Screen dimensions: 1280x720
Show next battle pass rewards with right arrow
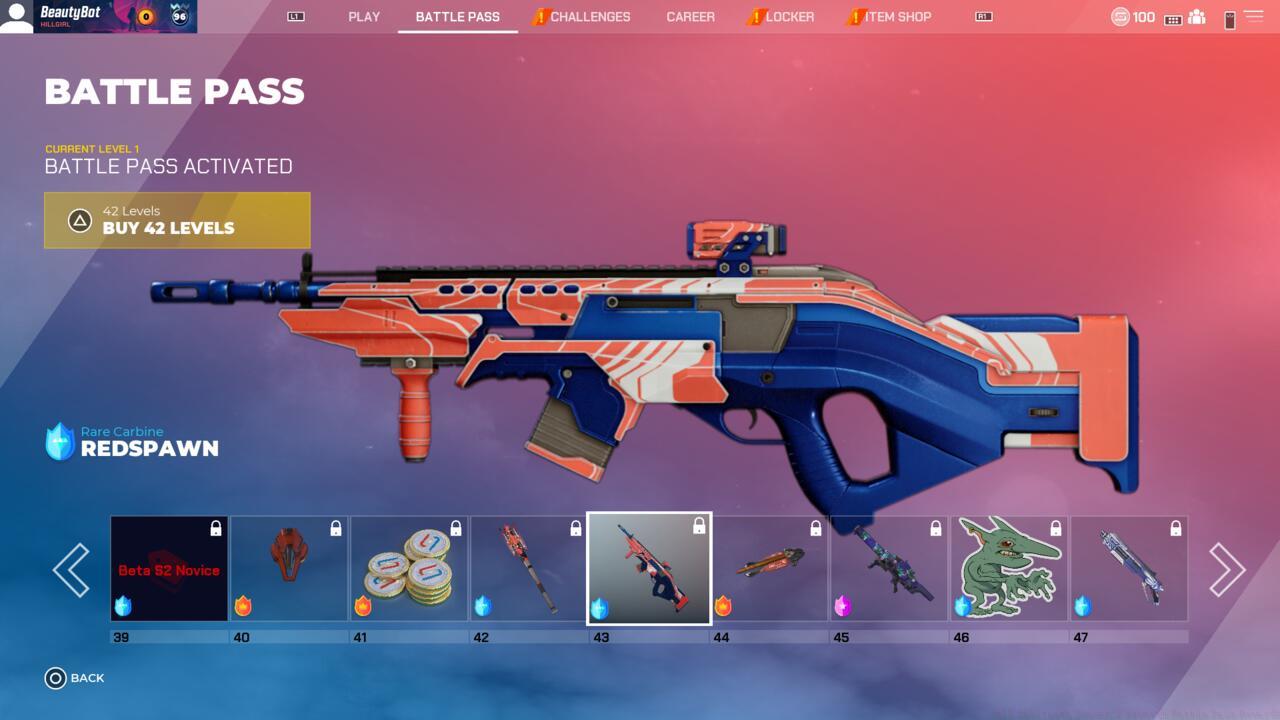click(x=1226, y=570)
